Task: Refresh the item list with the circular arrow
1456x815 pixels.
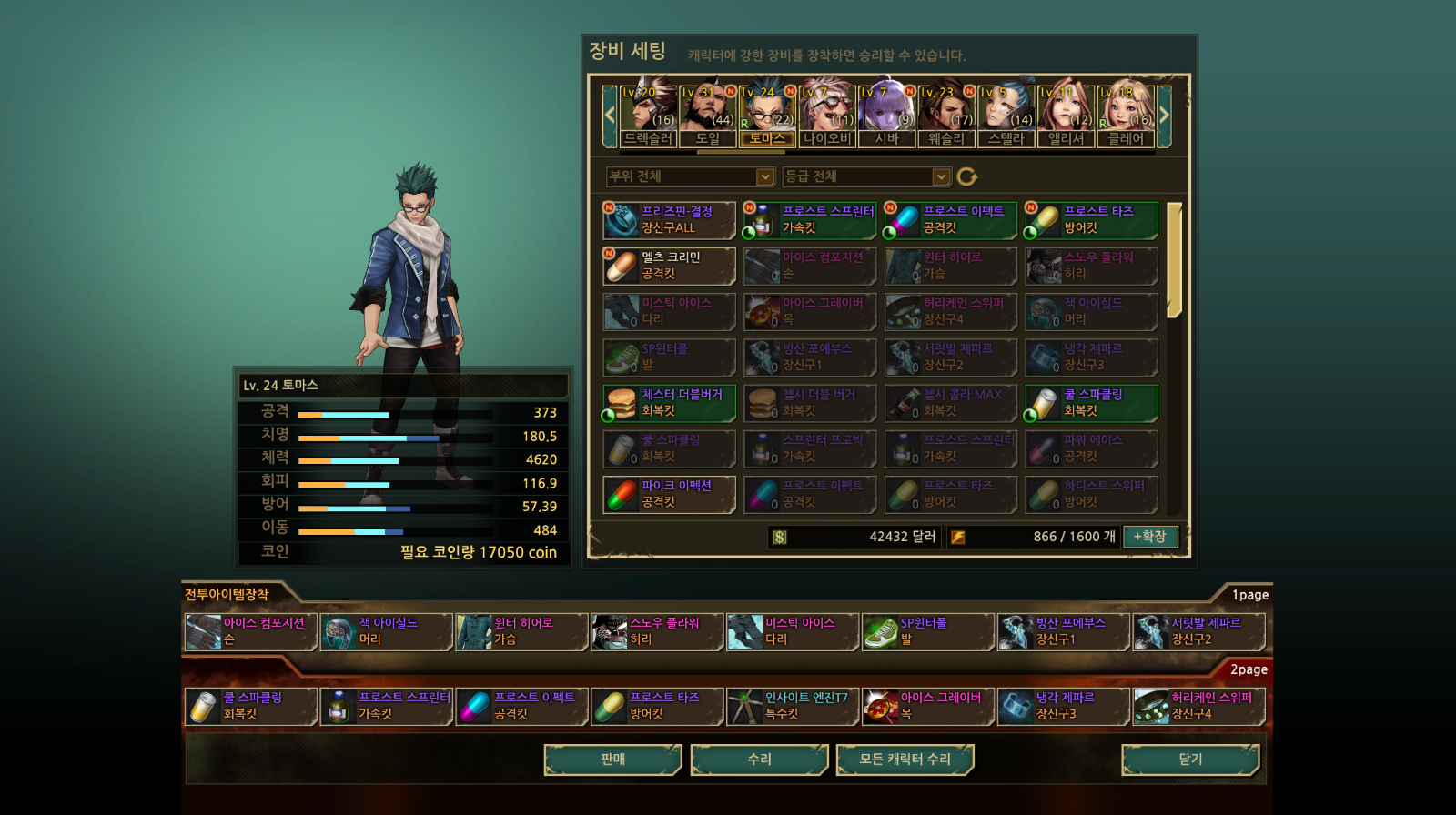Action: pyautogui.click(x=966, y=176)
